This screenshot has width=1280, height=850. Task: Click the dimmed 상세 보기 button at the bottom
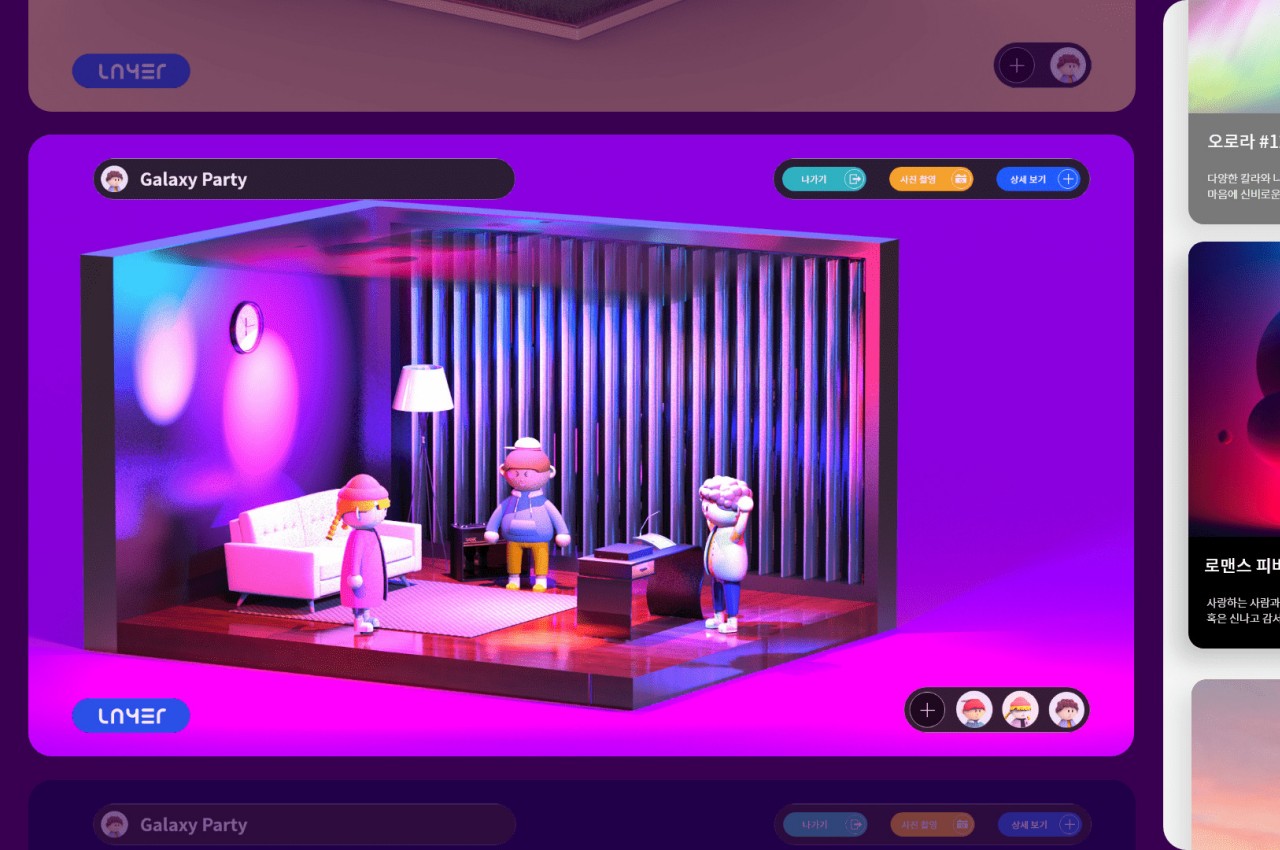point(1038,825)
